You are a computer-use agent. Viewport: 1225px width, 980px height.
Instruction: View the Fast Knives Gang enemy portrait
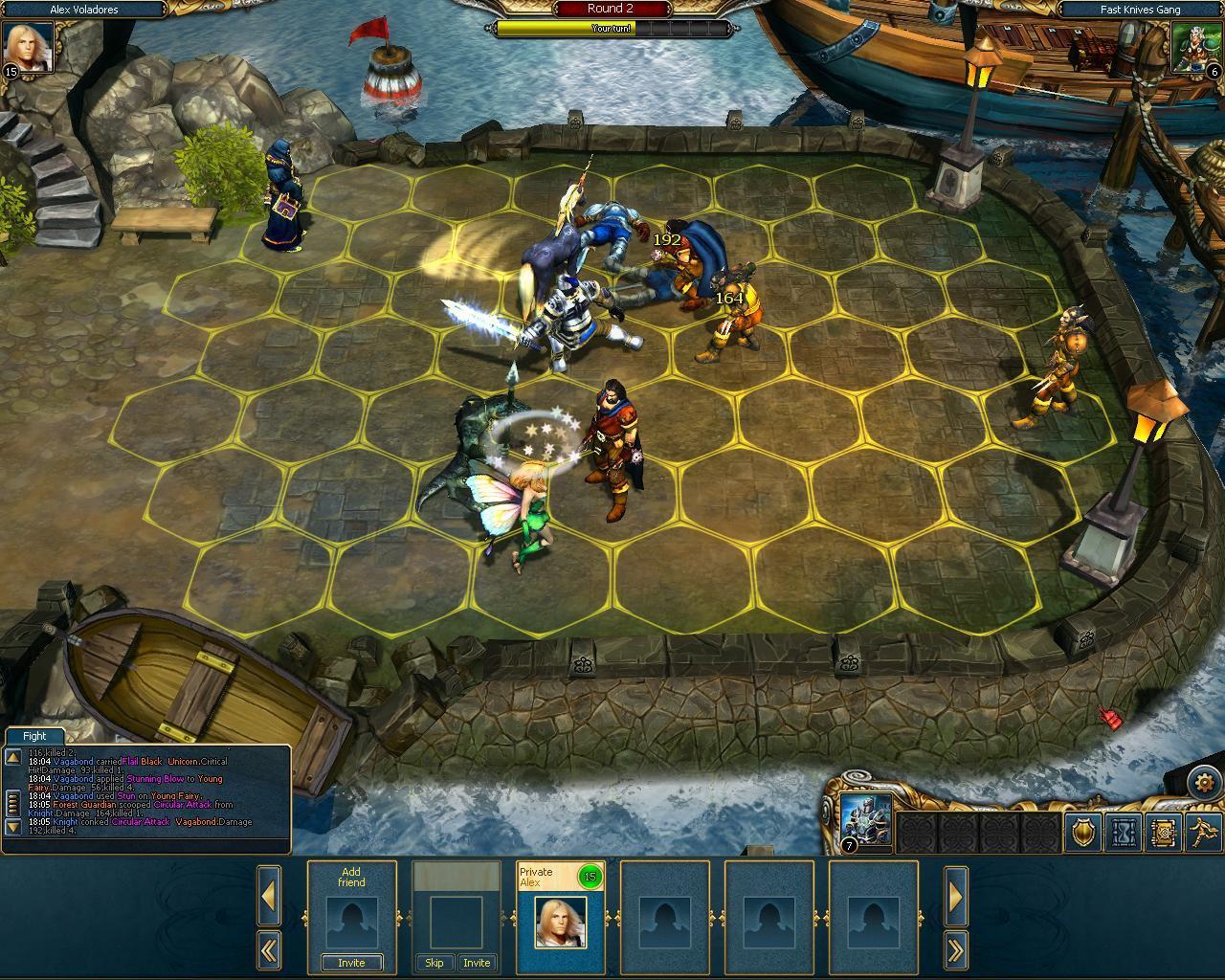click(1194, 48)
